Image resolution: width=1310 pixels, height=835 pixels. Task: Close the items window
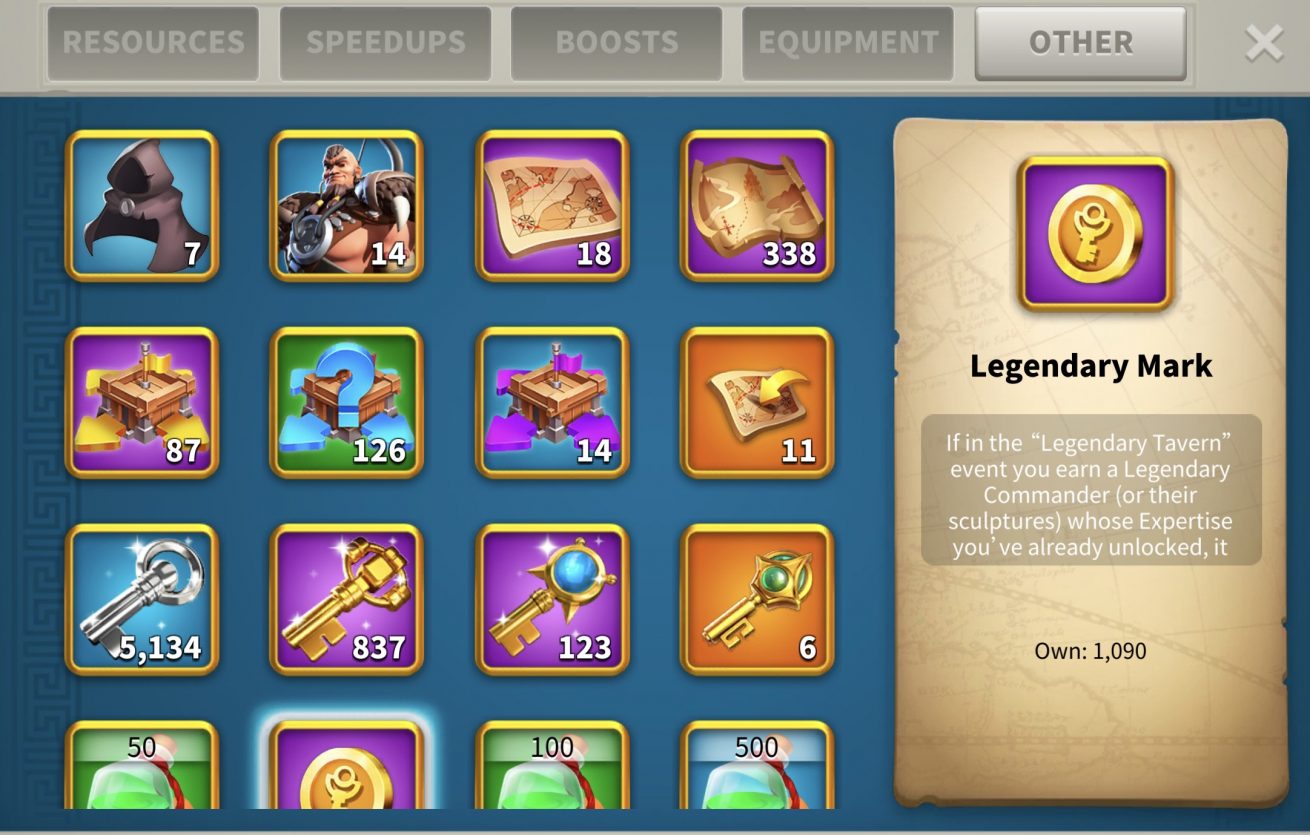(x=1264, y=43)
